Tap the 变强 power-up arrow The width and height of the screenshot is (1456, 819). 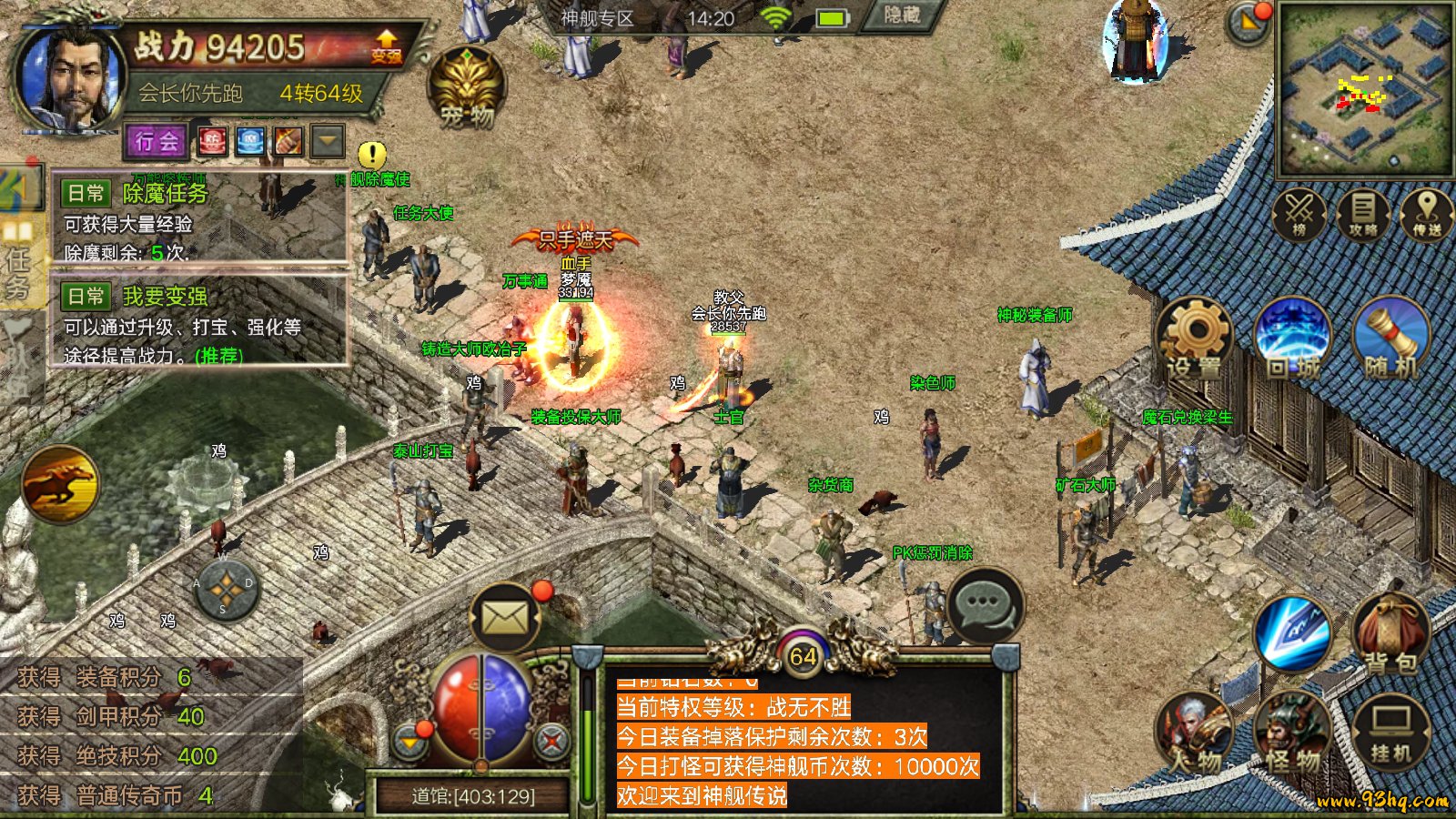(x=386, y=45)
